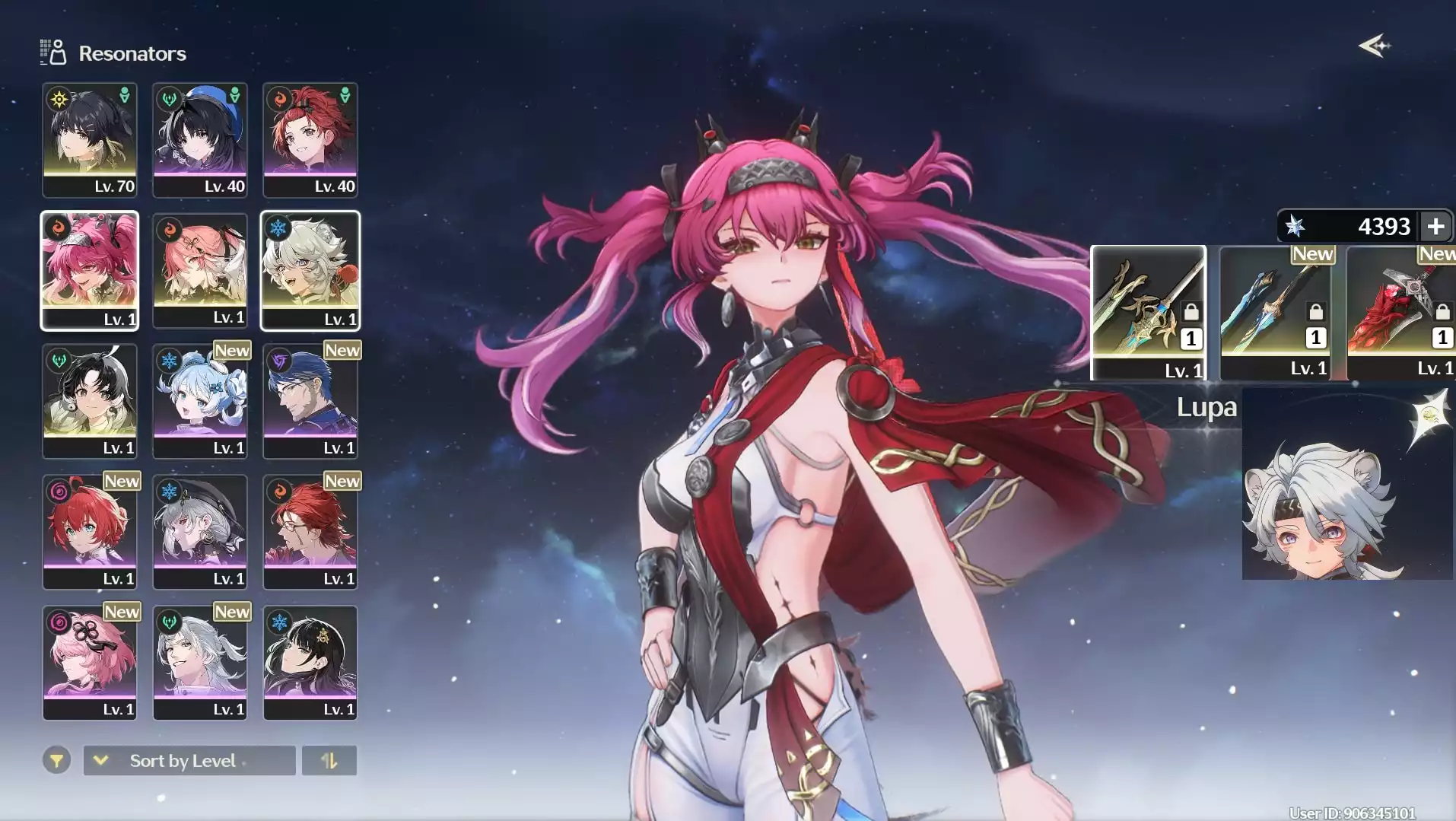Choose the new silver-haired male resonator
Screen dimensions: 1456x821
point(200,663)
